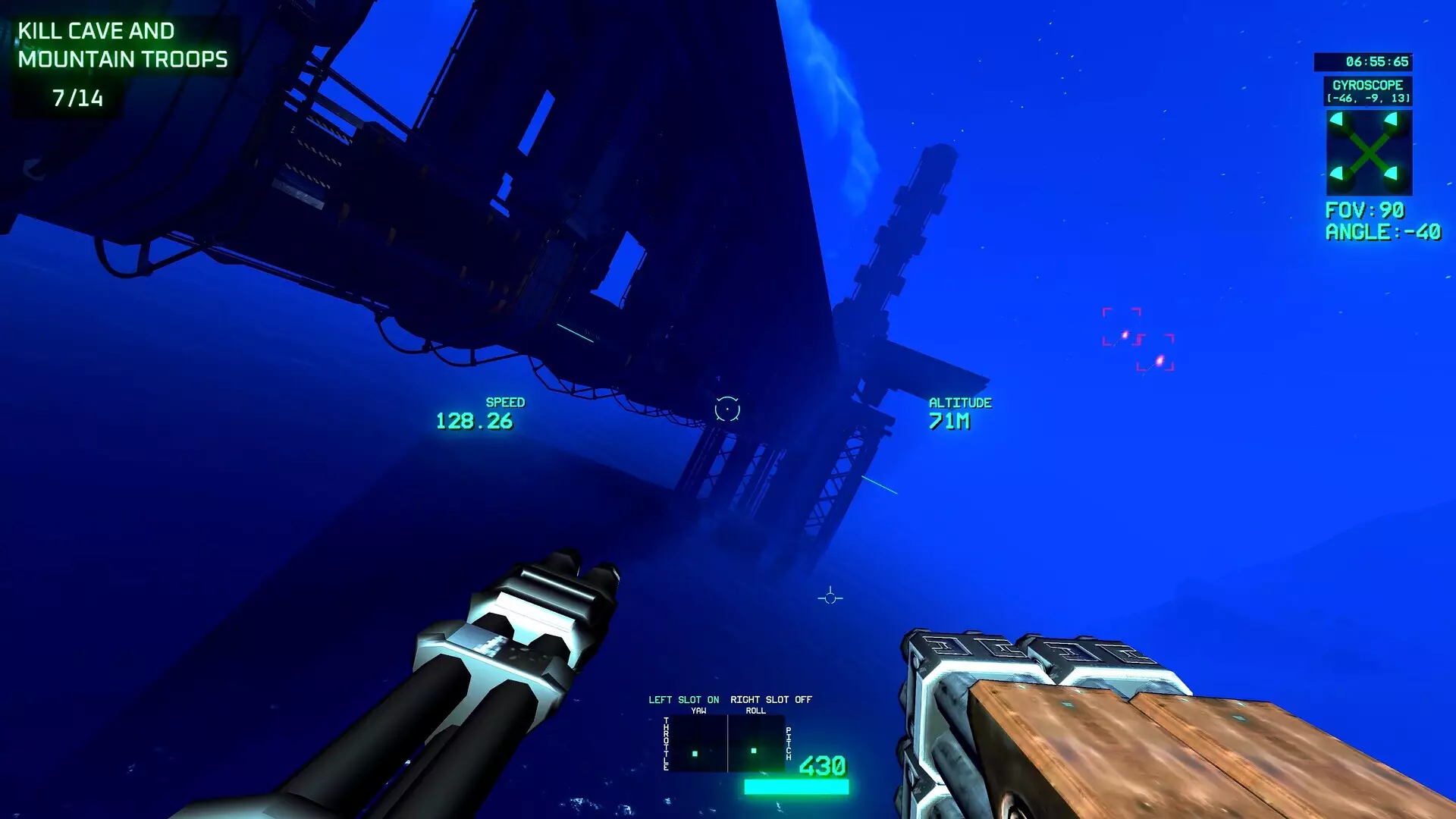This screenshot has width=1456, height=819.
Task: Select the roll and pitch stick panel
Action: click(x=756, y=745)
